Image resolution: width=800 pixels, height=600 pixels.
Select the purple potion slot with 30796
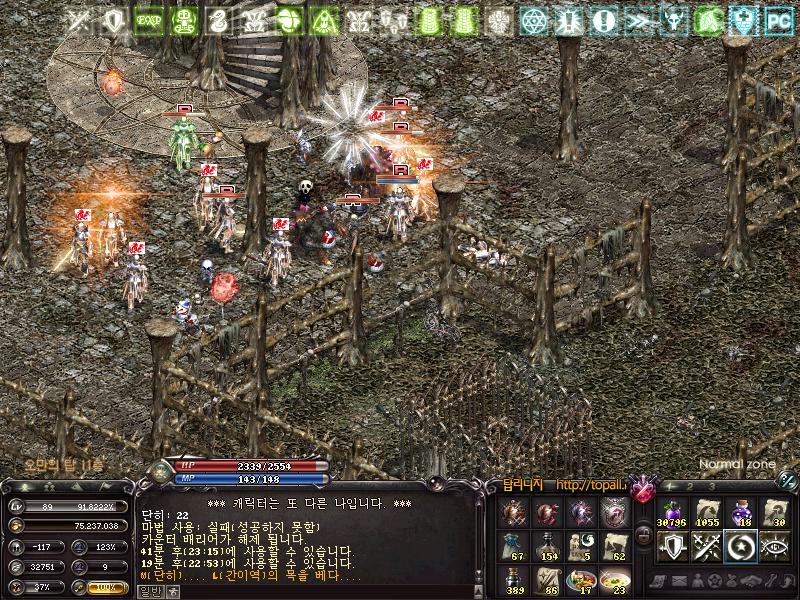pyautogui.click(x=671, y=511)
